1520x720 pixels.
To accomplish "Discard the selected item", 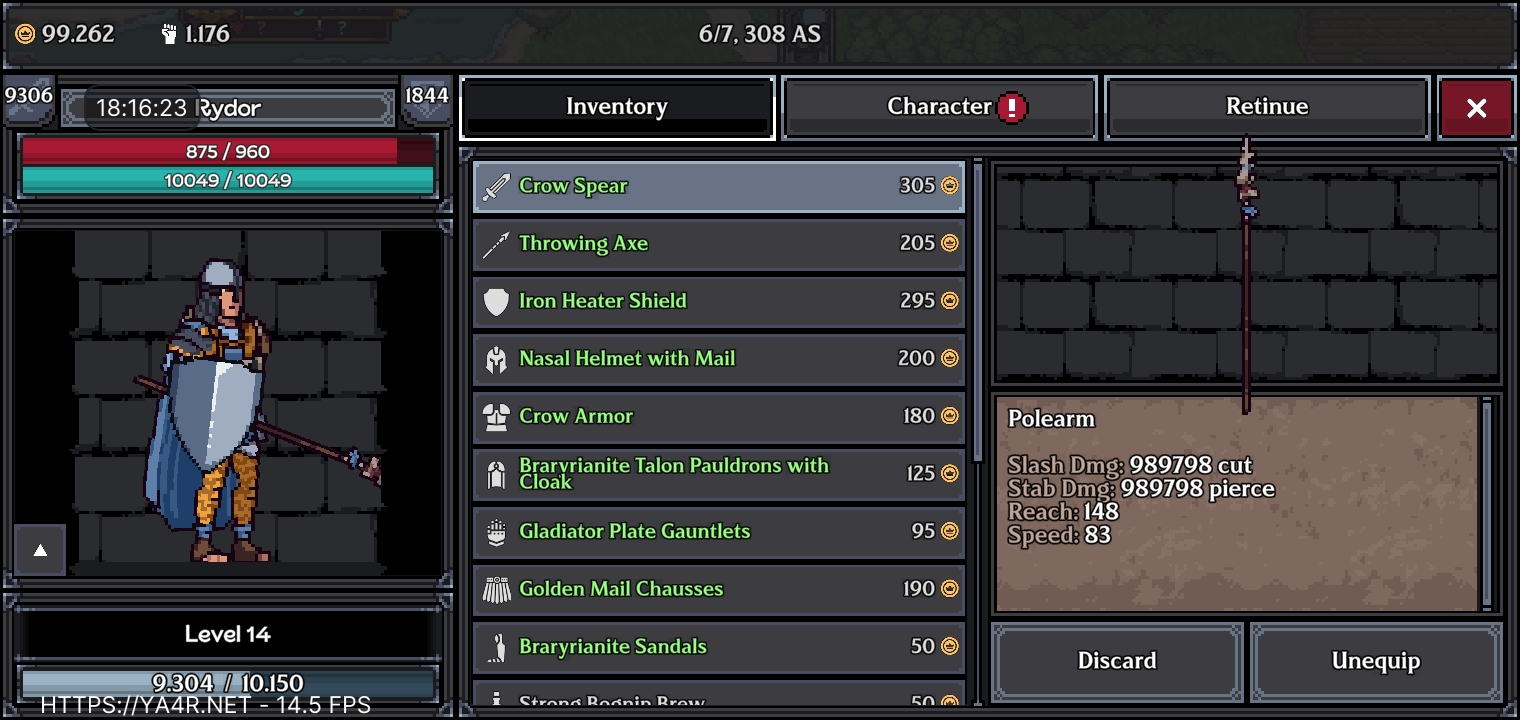I will coord(1117,661).
